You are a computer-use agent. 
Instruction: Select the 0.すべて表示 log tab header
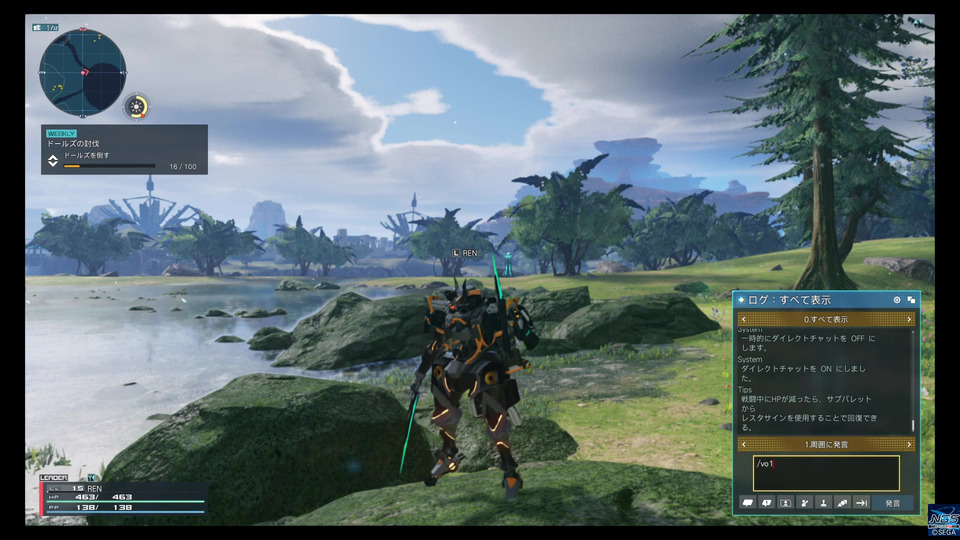(826, 320)
